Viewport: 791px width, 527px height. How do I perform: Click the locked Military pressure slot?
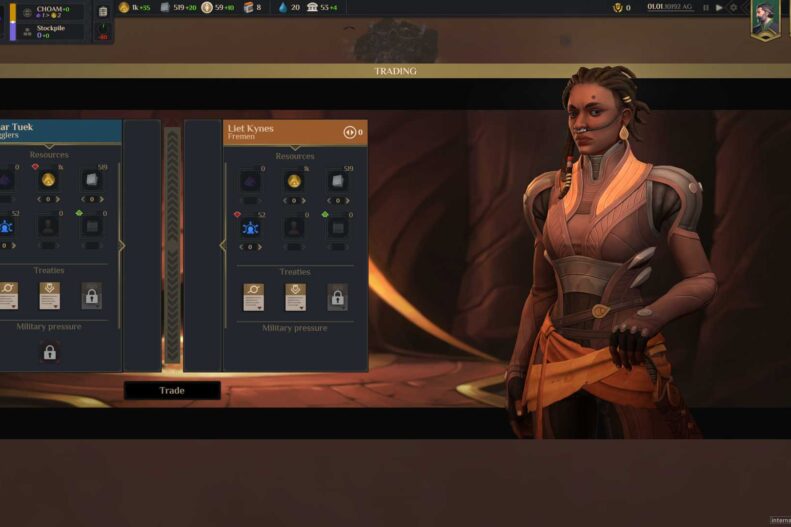point(49,352)
